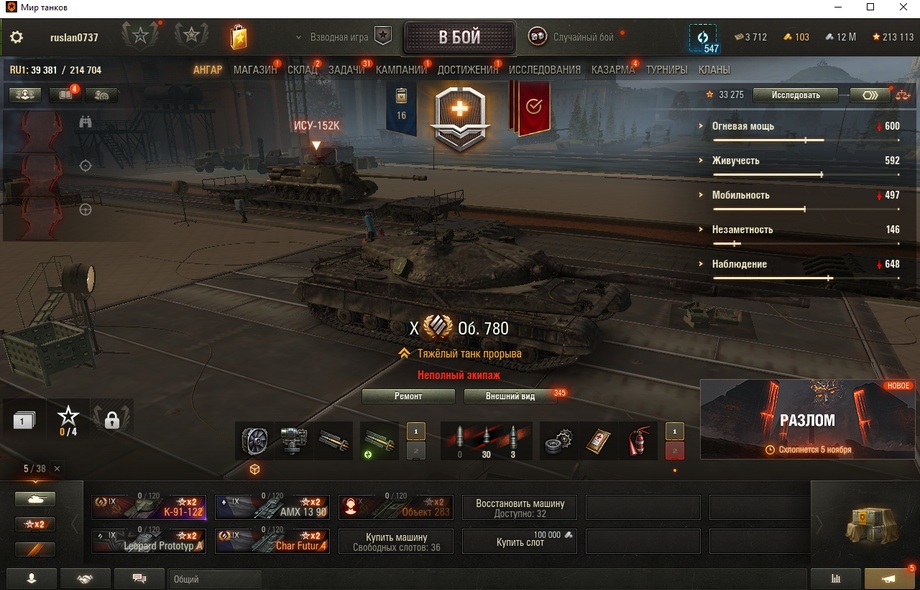Select the K-91-122 tank in carousel
The height and width of the screenshot is (590, 920).
149,507
